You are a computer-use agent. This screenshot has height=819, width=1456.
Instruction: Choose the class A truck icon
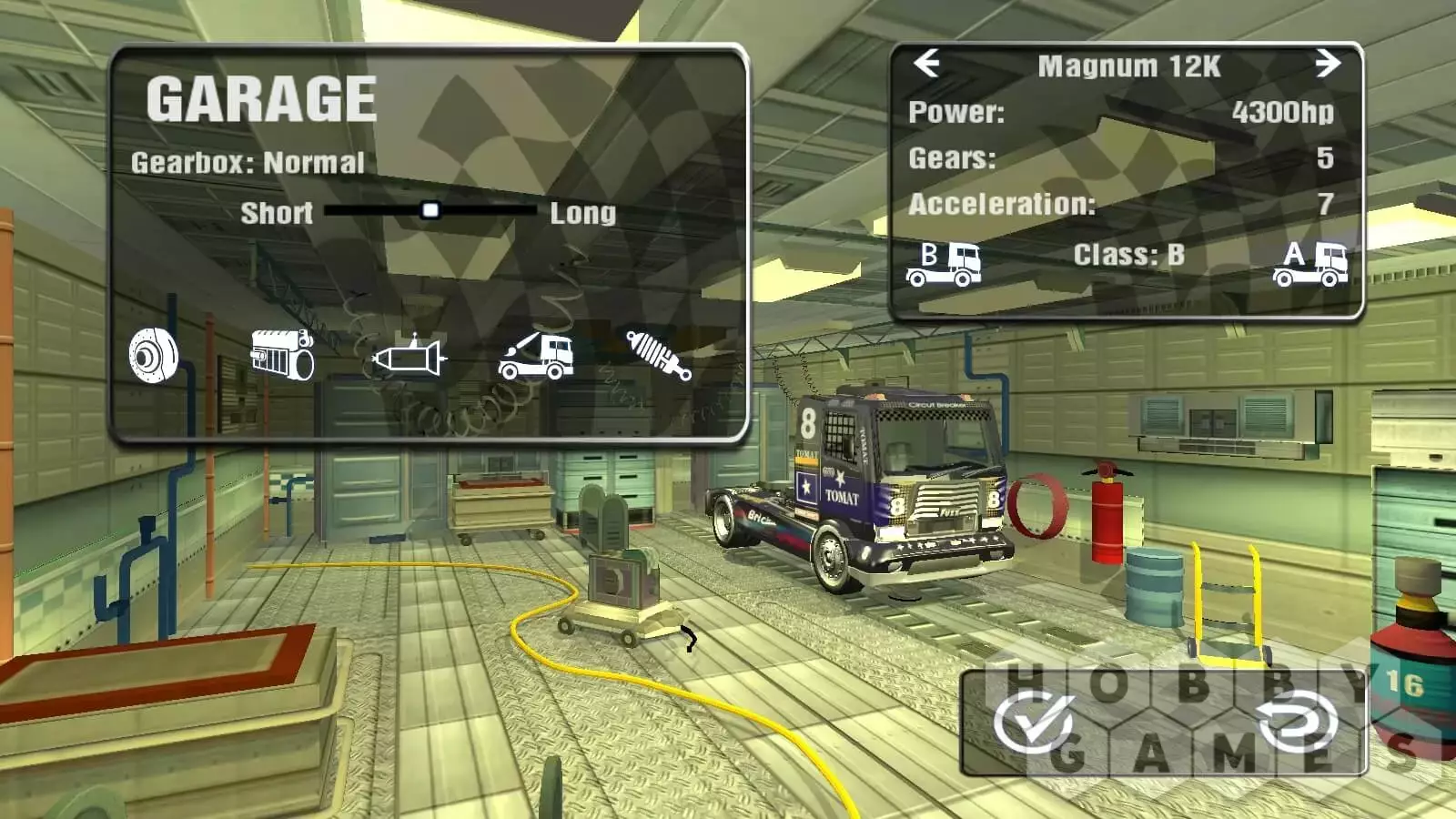coord(1309,264)
